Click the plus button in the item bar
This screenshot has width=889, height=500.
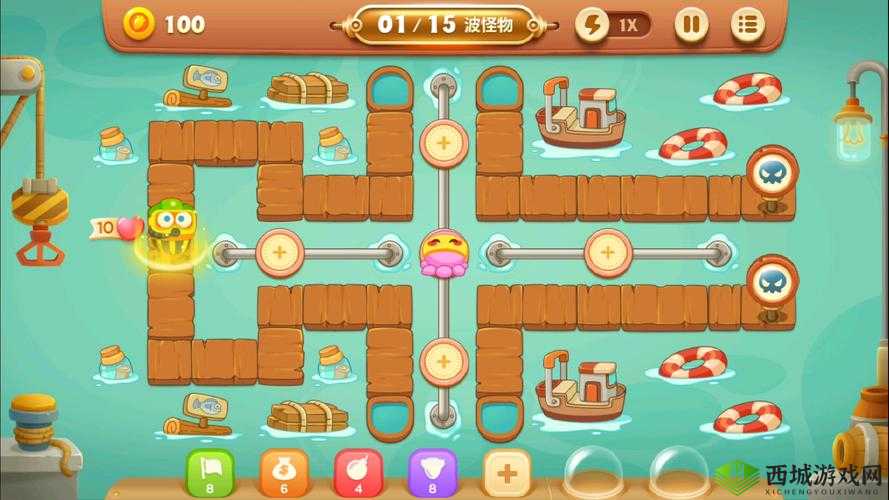[x=507, y=471]
